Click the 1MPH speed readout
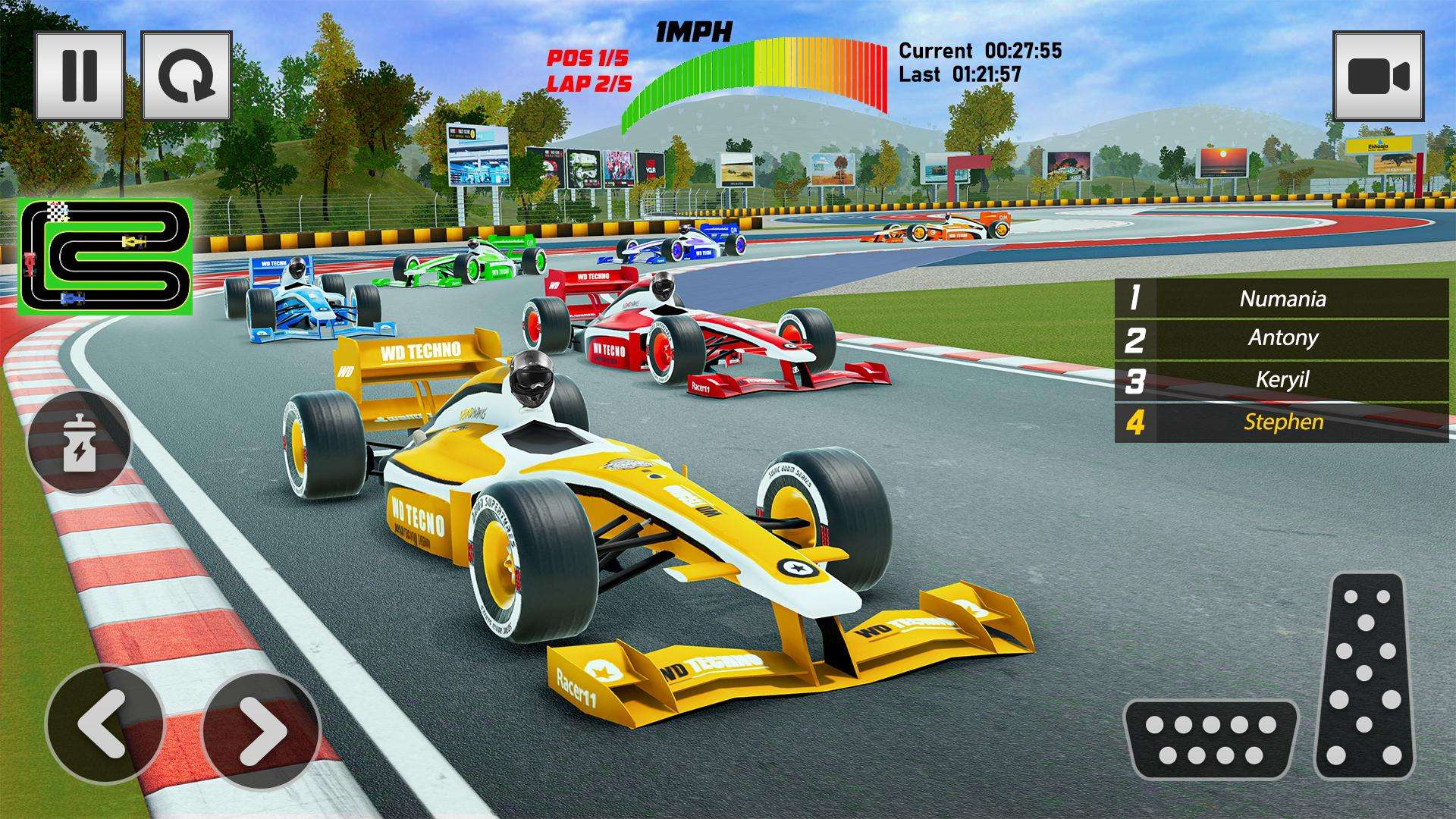This screenshot has height=819, width=1456. tap(692, 30)
